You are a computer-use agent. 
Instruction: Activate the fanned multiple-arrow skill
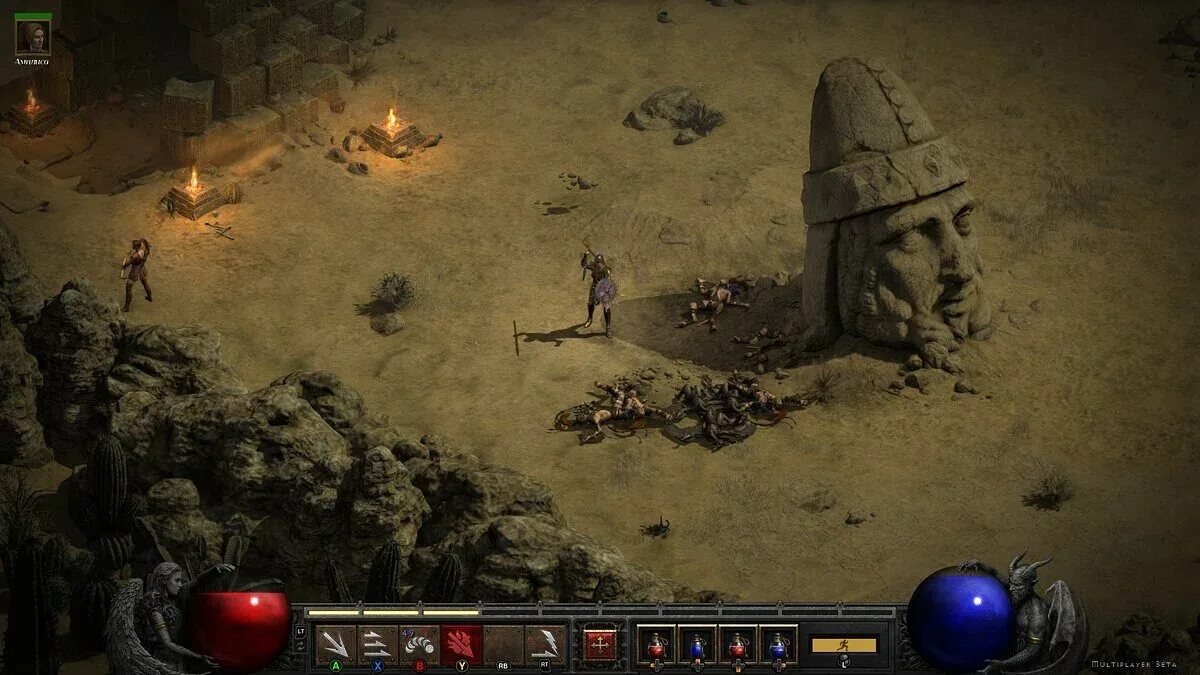pyautogui.click(x=335, y=644)
